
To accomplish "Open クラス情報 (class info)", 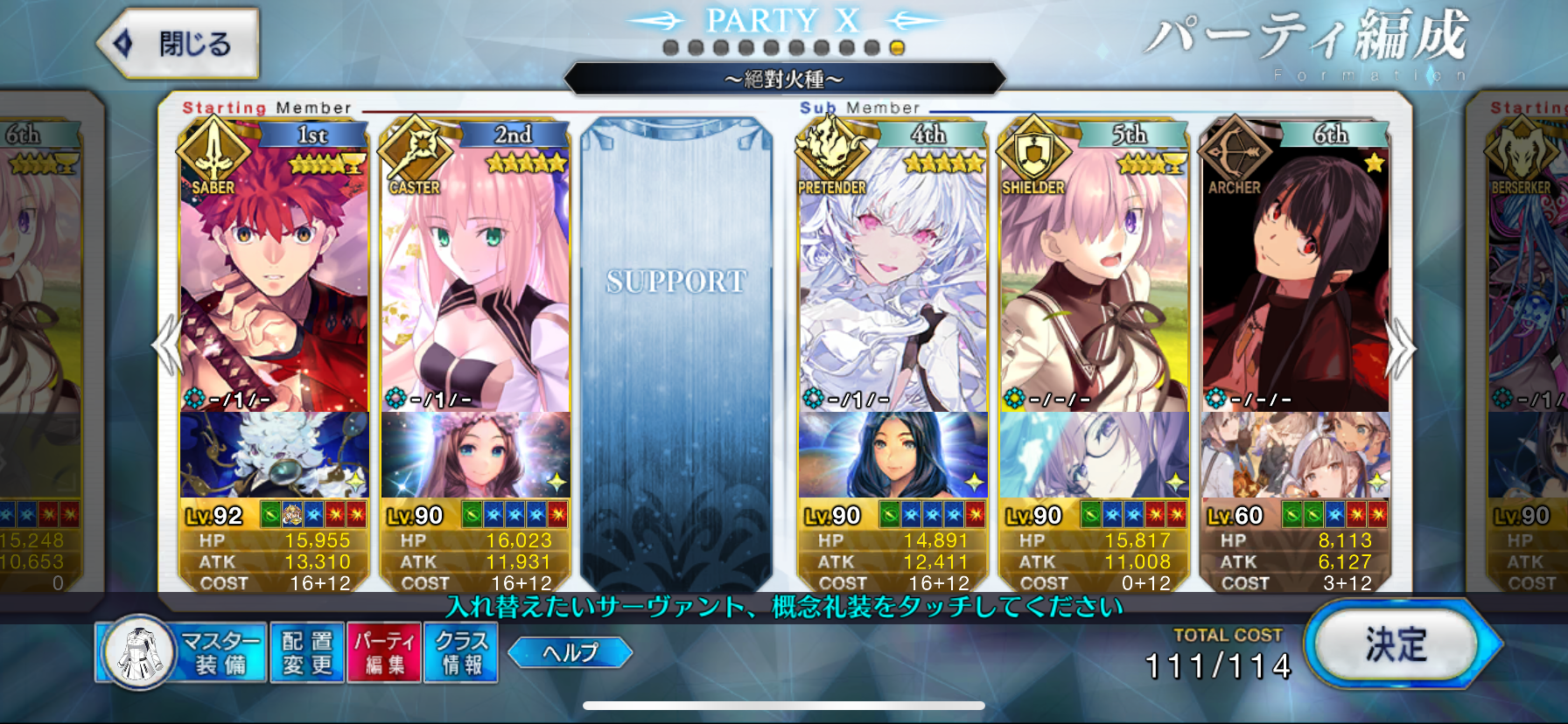I will [x=461, y=651].
